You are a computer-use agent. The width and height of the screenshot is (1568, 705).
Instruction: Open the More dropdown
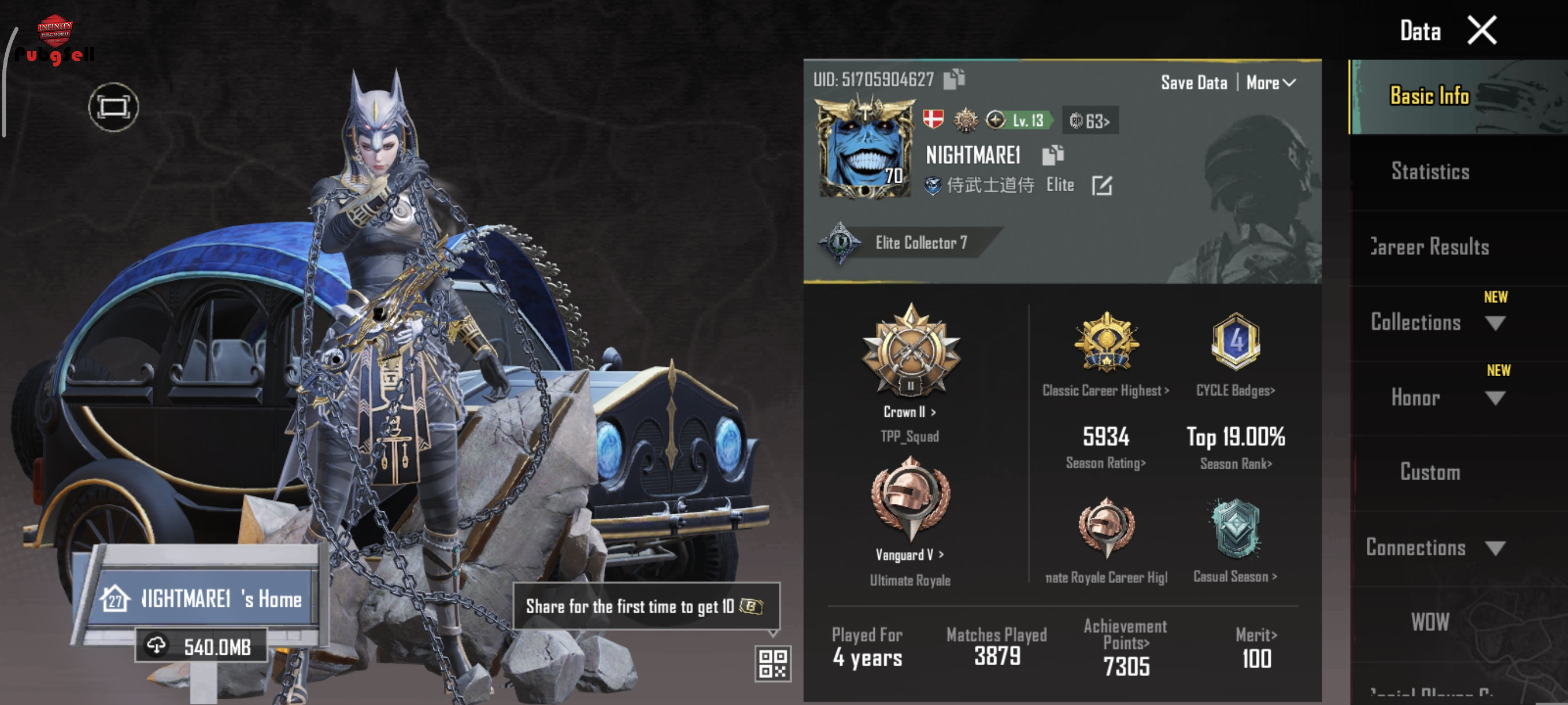tap(1270, 83)
